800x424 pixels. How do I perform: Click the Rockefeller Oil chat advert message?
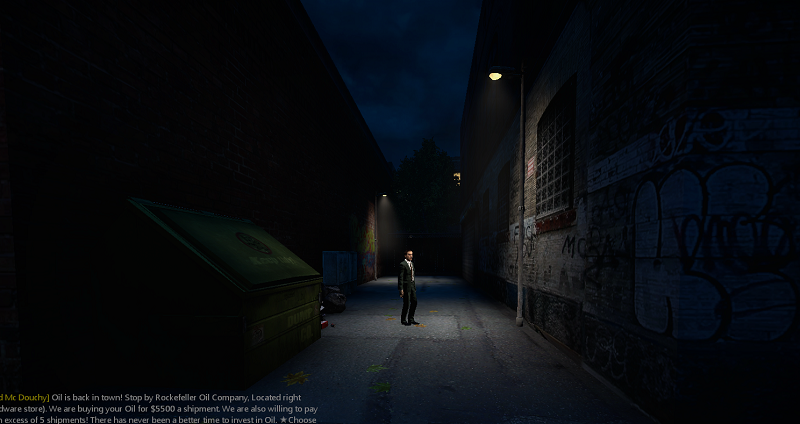point(160,408)
